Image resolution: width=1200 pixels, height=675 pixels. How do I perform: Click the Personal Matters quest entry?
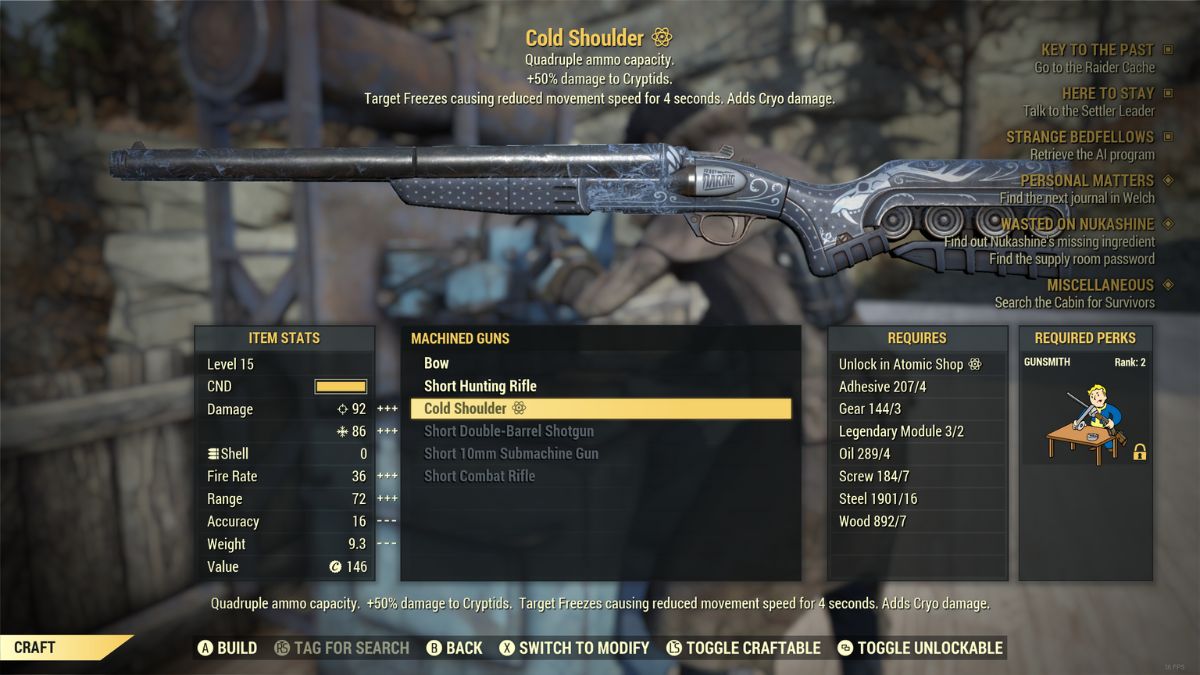click(1086, 181)
